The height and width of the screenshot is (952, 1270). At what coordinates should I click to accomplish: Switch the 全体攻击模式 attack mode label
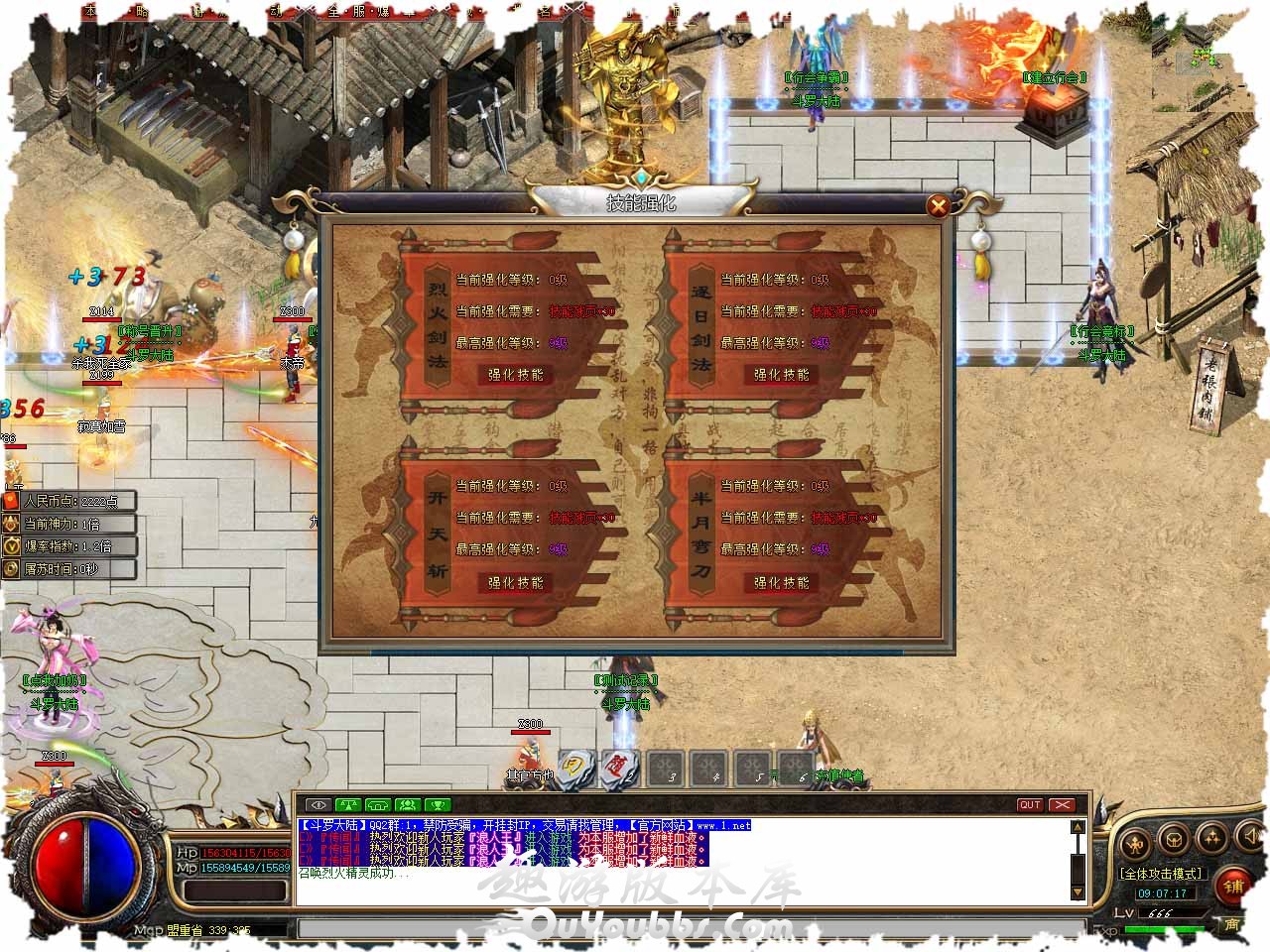[x=1162, y=874]
